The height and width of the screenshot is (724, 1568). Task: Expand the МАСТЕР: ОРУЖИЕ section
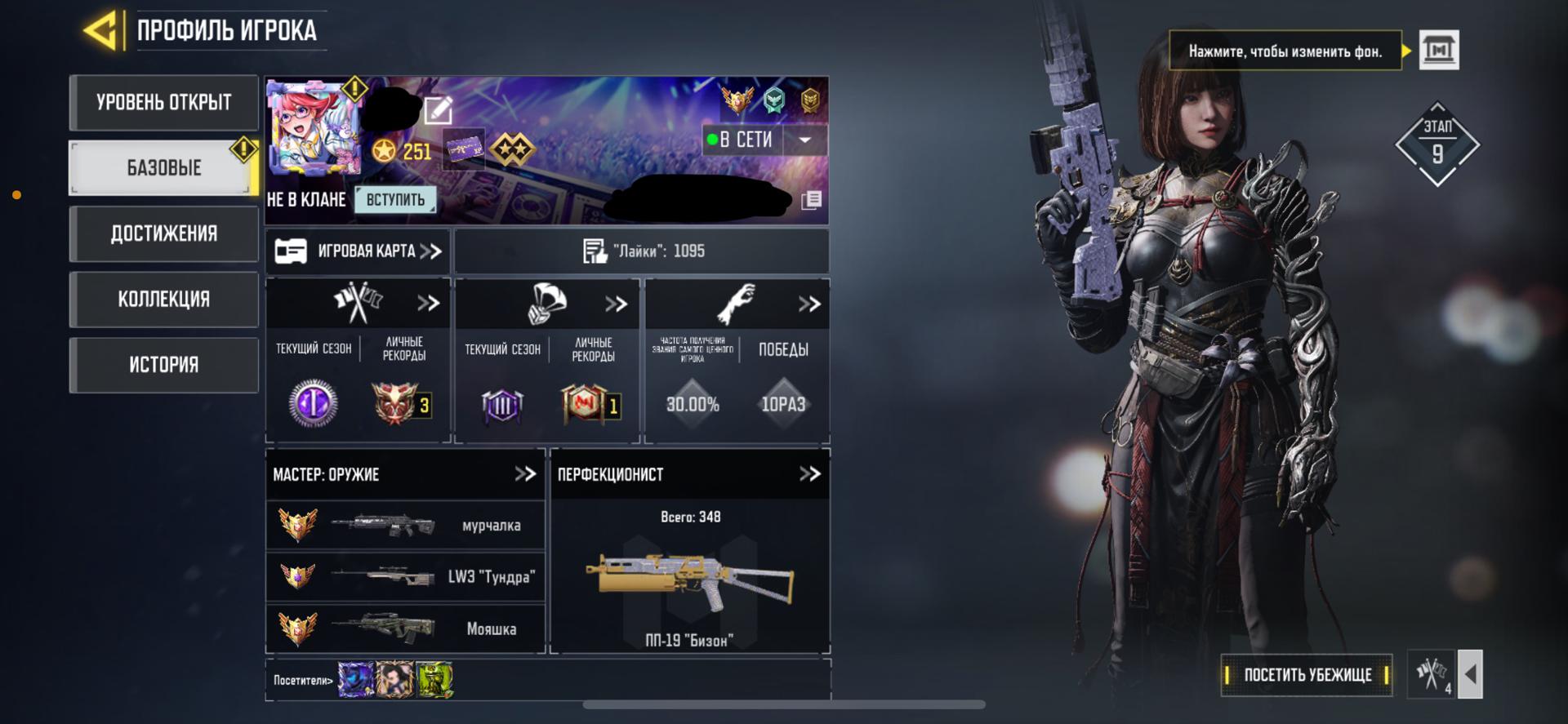coord(524,474)
